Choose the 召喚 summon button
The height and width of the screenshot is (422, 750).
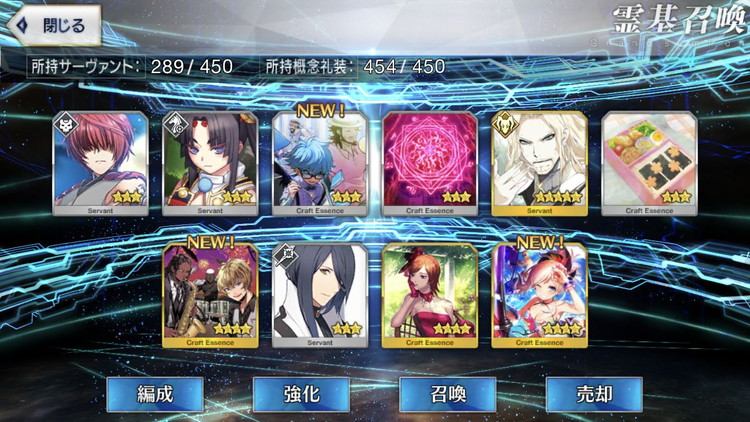click(448, 394)
